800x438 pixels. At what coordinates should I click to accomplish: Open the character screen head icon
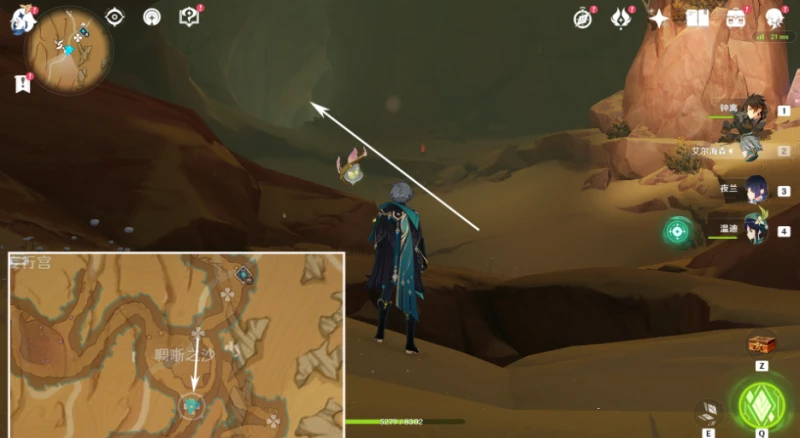coord(774,19)
